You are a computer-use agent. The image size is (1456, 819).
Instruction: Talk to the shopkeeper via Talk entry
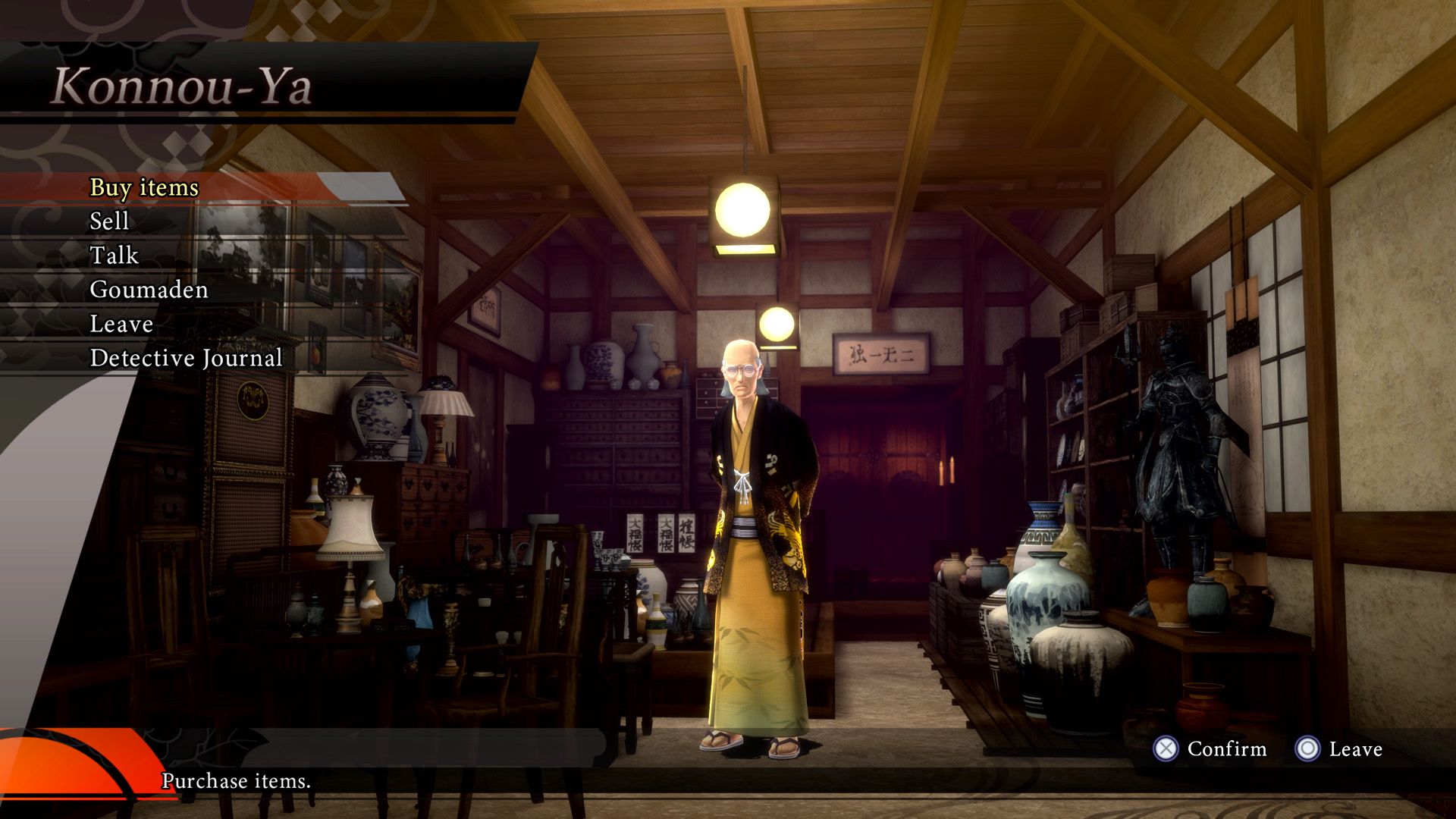coord(115,256)
